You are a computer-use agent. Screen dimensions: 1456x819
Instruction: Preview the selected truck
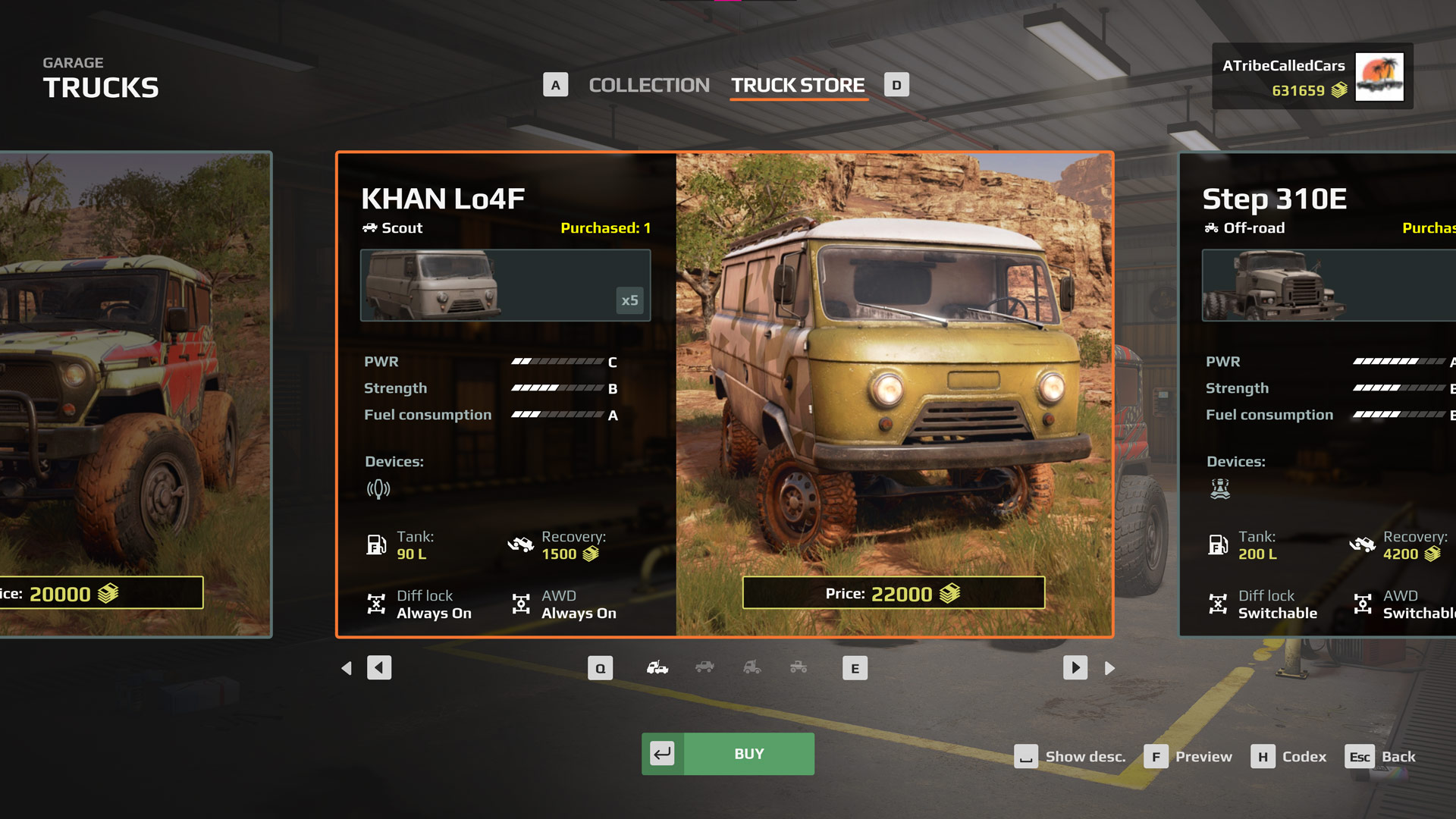(1188, 757)
